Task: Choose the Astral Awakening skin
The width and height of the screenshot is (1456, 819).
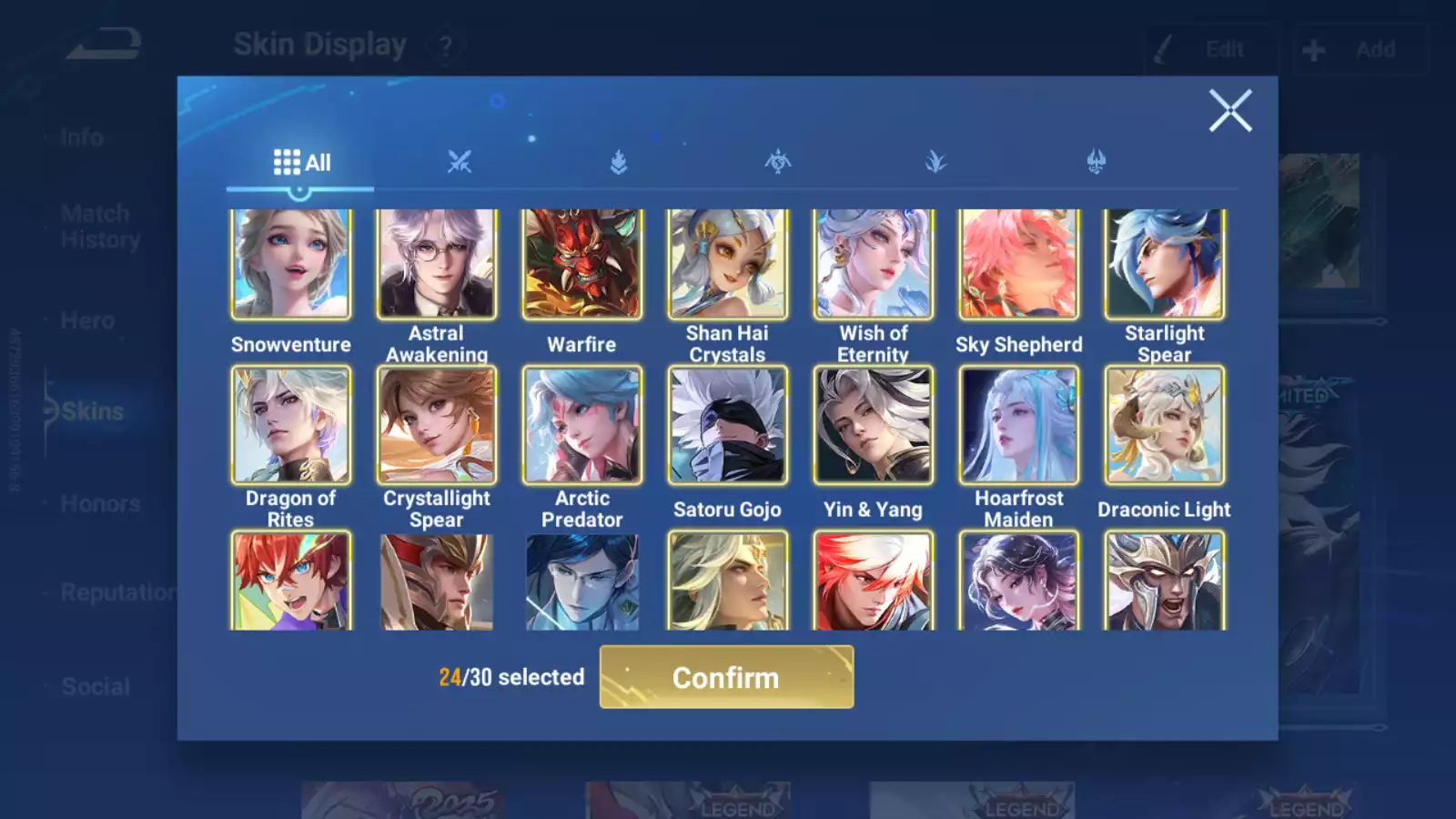Action: 436,265
